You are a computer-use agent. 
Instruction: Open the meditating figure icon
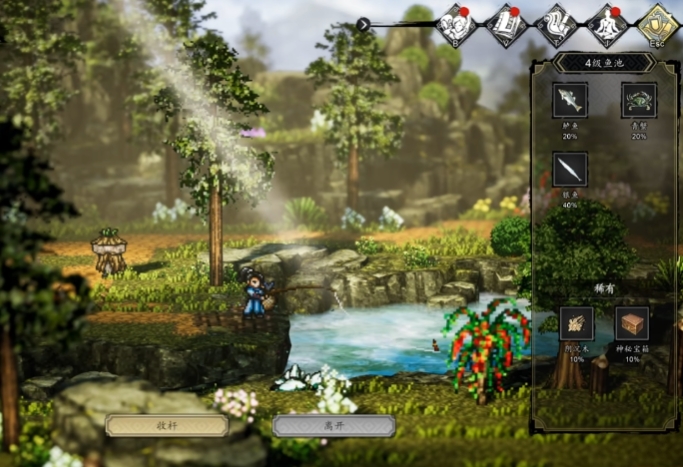607,23
